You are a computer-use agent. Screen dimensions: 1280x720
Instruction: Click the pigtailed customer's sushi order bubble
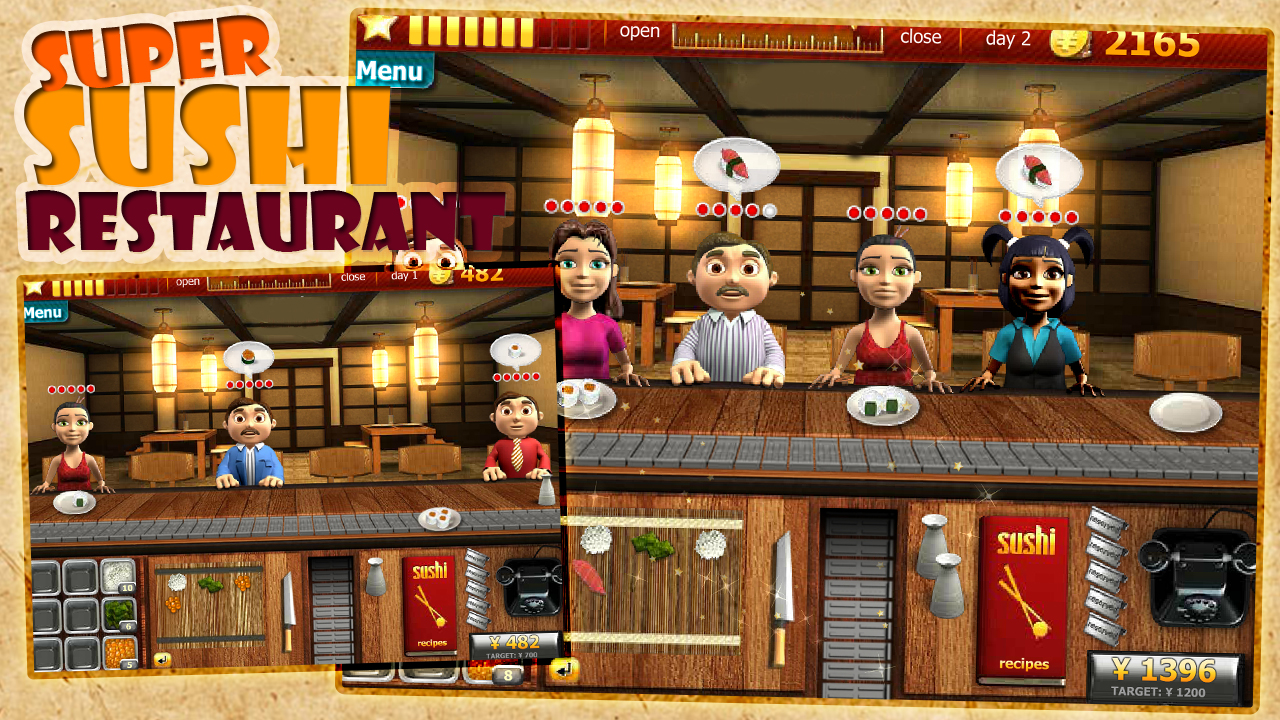[1040, 168]
